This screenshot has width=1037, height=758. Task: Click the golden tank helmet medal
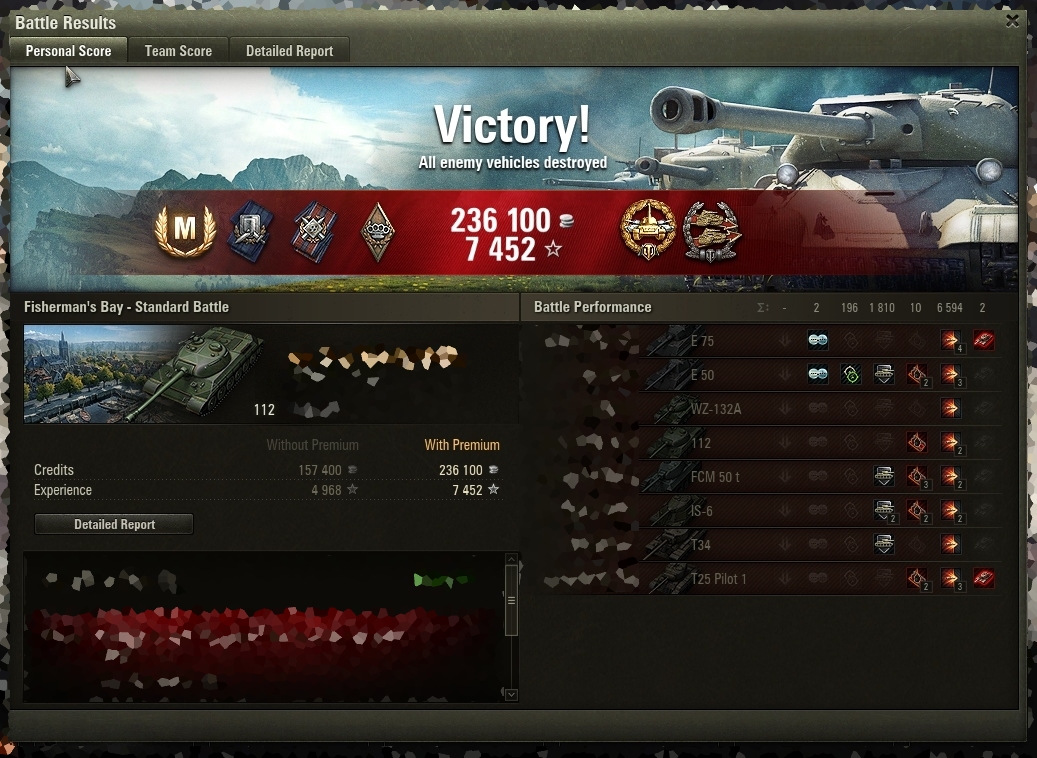647,231
